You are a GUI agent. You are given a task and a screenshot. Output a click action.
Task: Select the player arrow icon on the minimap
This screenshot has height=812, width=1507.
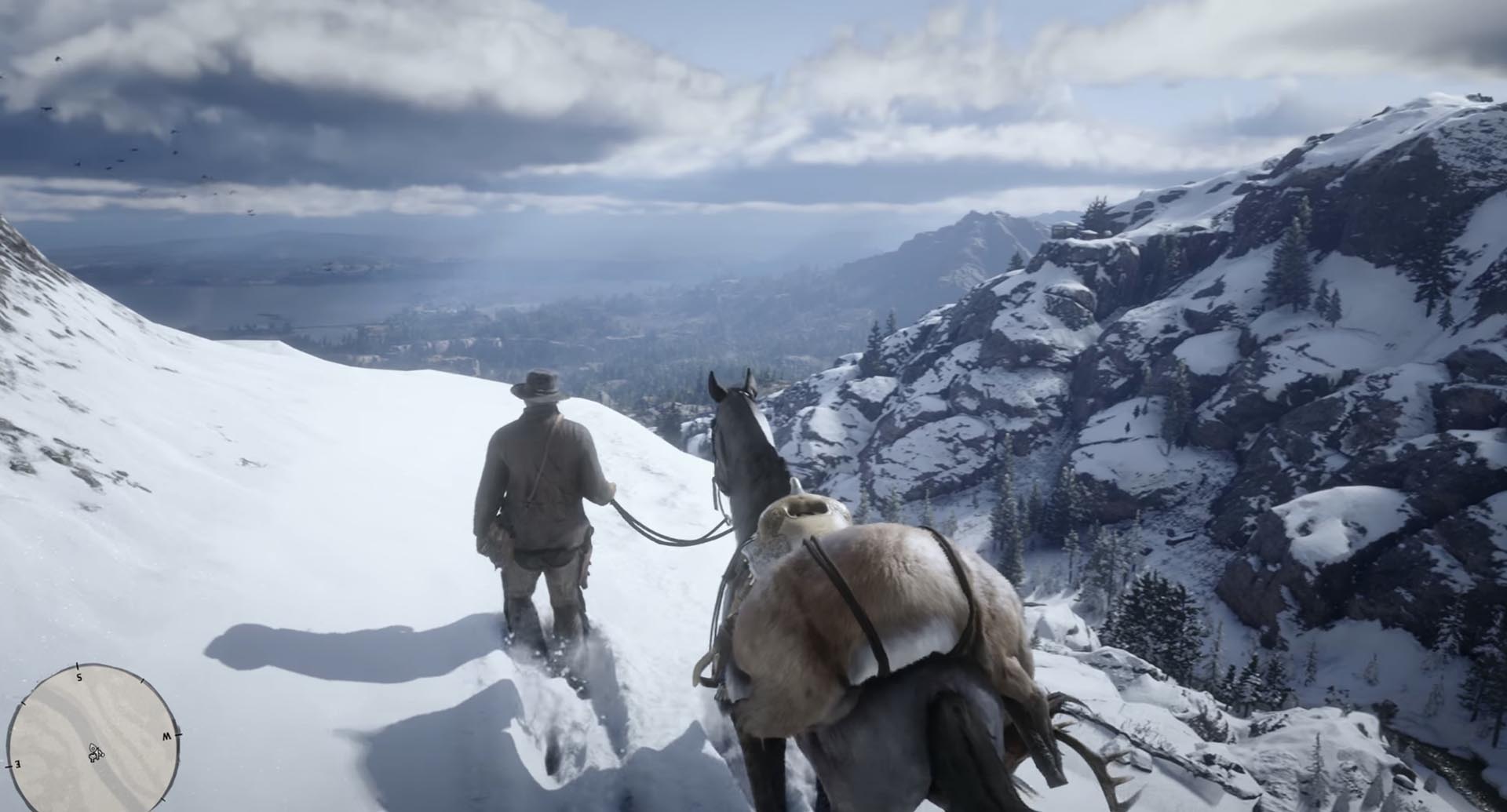click(95, 752)
